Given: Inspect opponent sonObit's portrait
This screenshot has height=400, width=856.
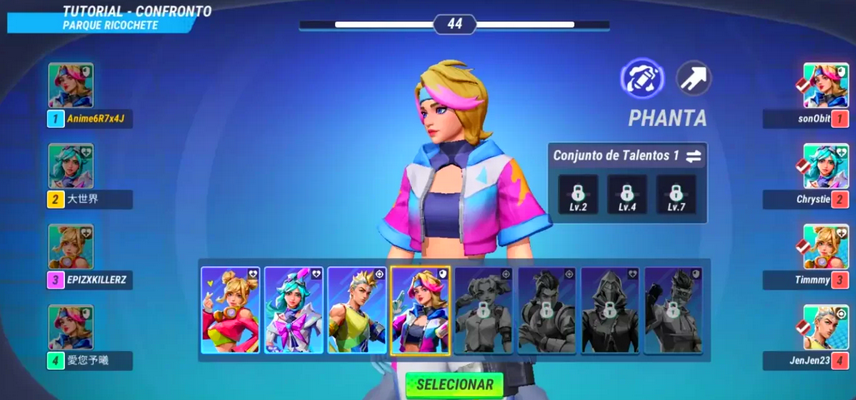Looking at the screenshot, I should 826,86.
